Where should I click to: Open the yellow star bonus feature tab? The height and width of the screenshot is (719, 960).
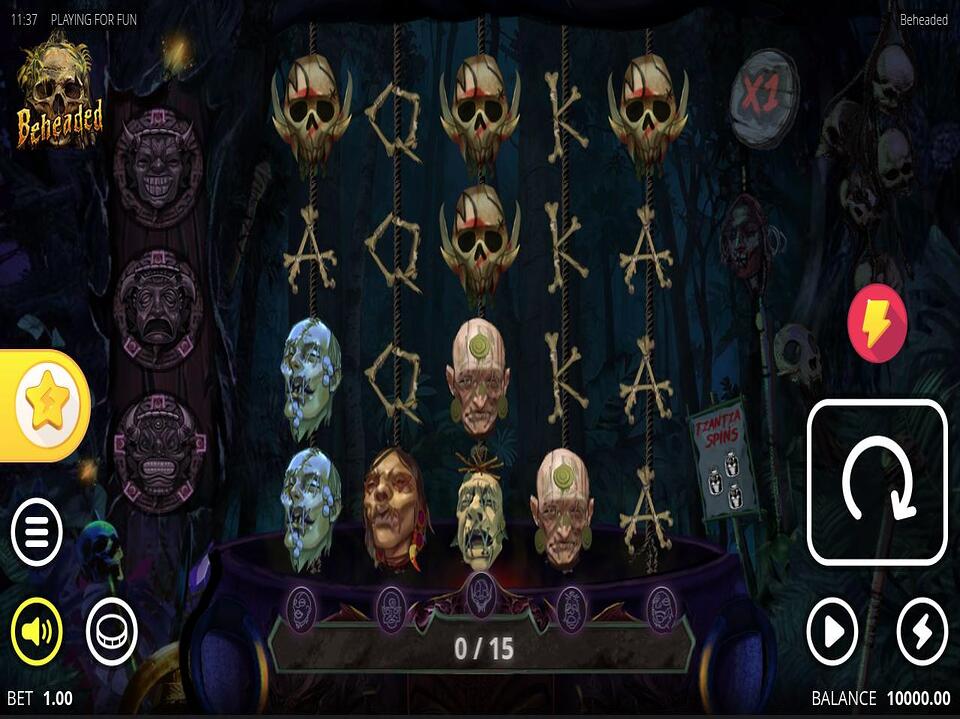pyautogui.click(x=47, y=405)
